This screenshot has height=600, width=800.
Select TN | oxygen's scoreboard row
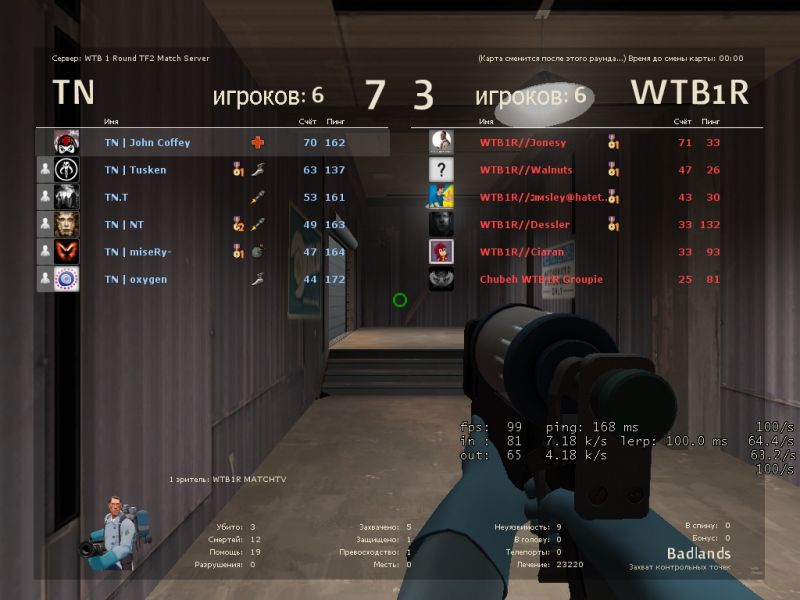pos(135,279)
